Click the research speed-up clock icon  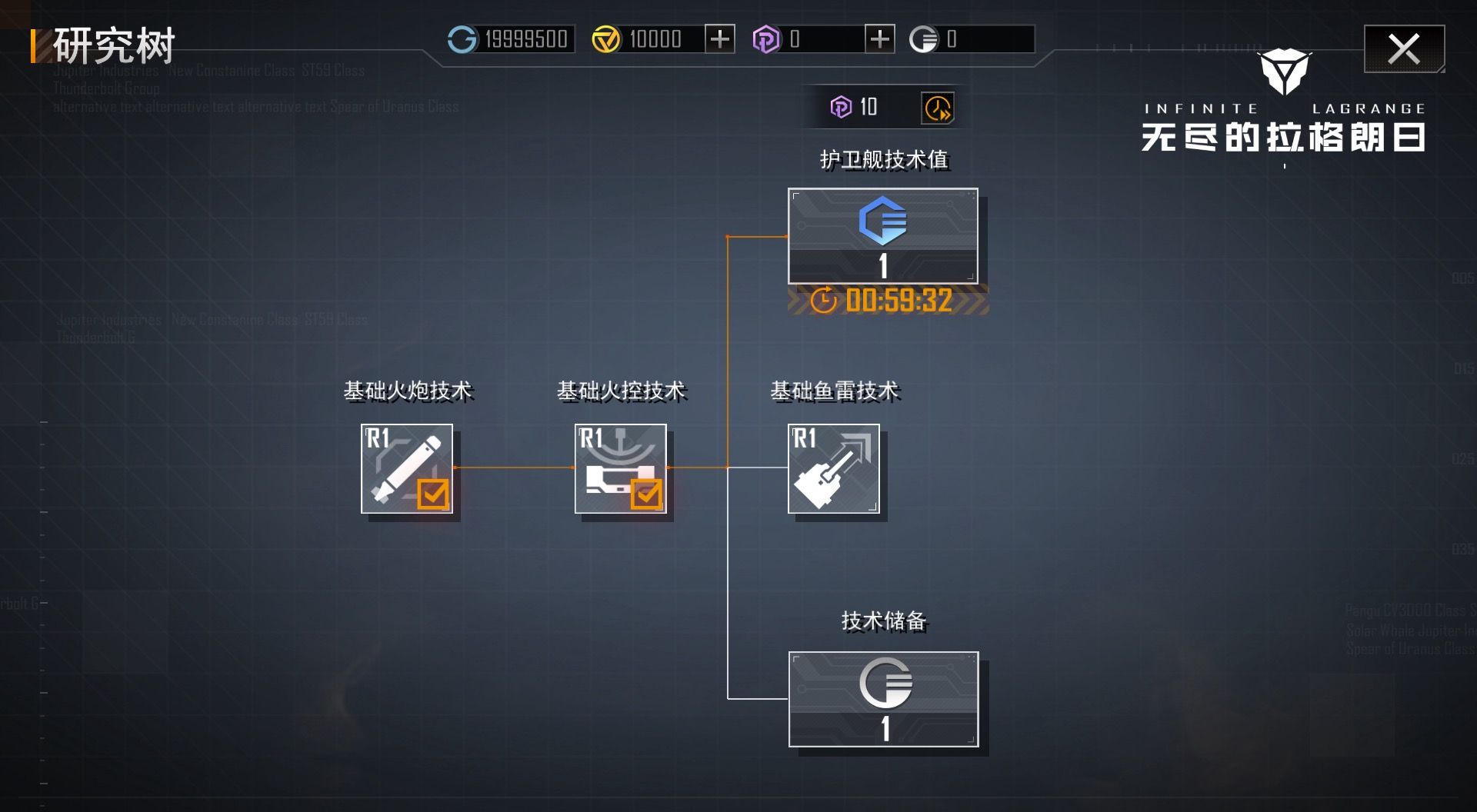(937, 107)
